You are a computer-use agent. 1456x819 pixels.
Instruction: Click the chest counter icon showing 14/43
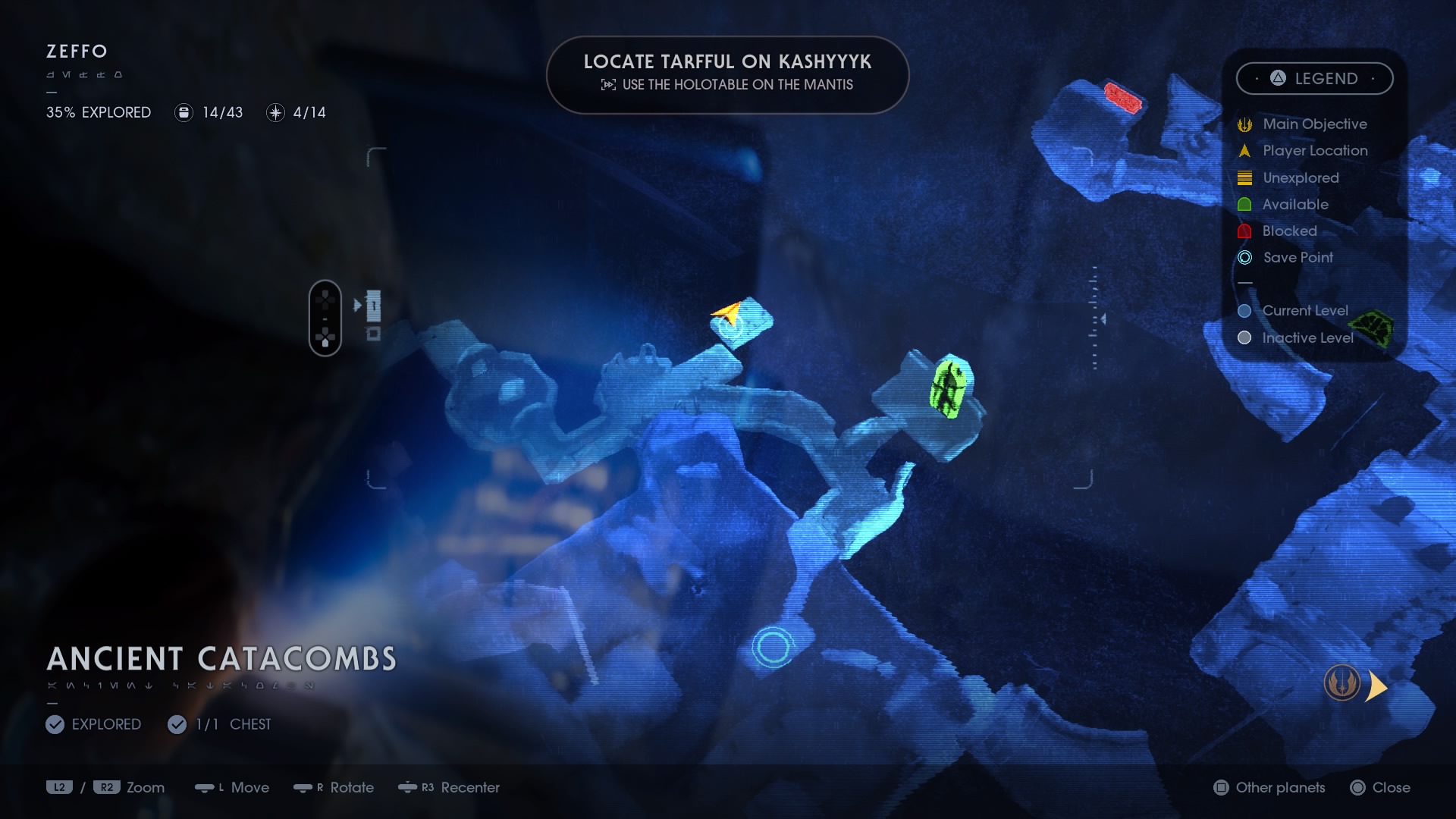pos(184,112)
